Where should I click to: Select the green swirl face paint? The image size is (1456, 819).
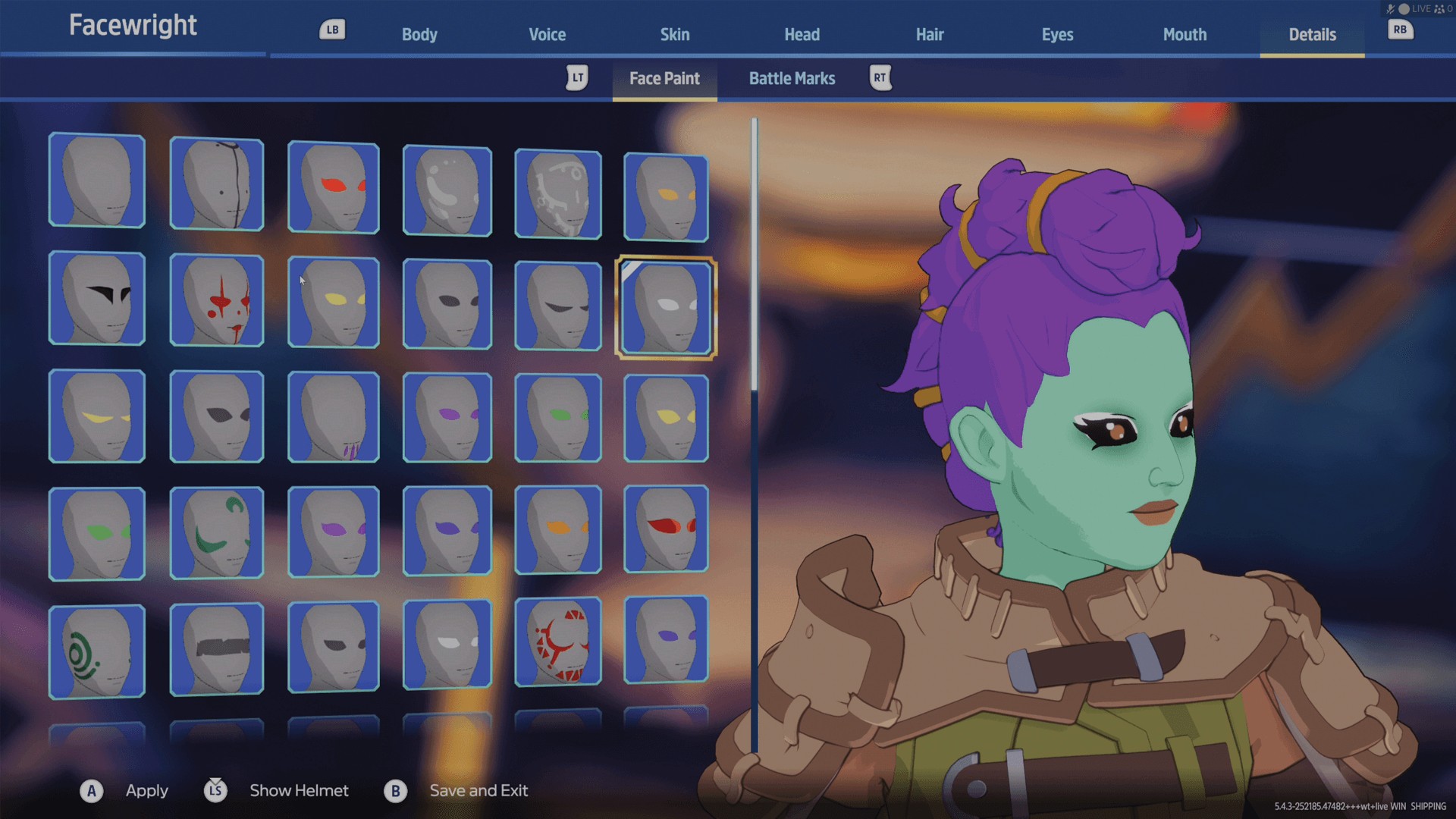[217, 533]
